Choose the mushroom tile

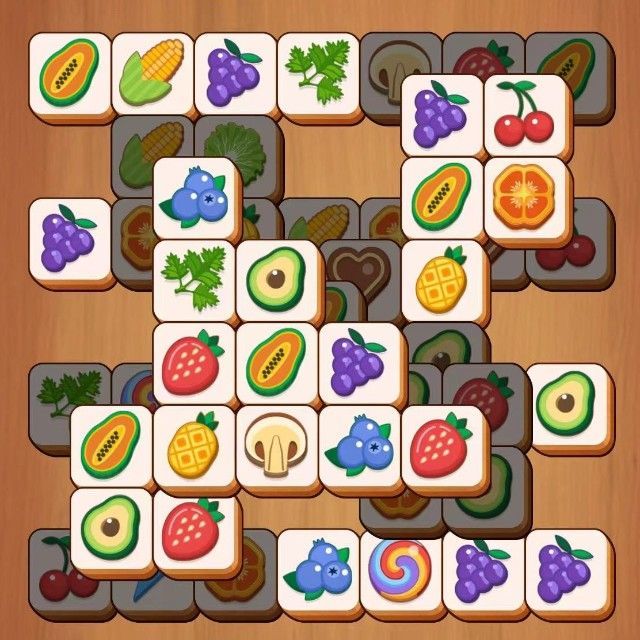pyautogui.click(x=276, y=443)
